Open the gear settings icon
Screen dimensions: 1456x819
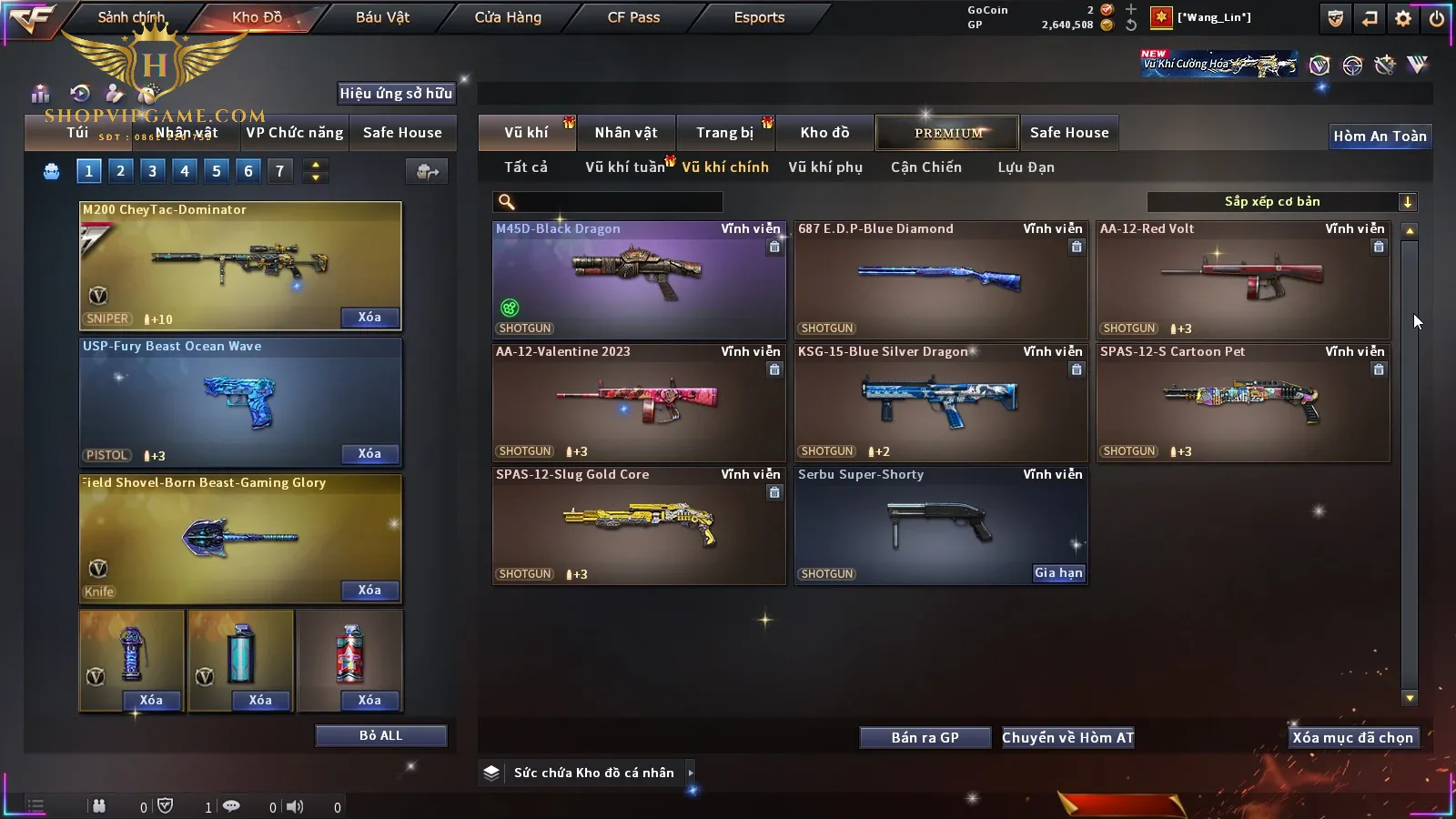(1403, 18)
